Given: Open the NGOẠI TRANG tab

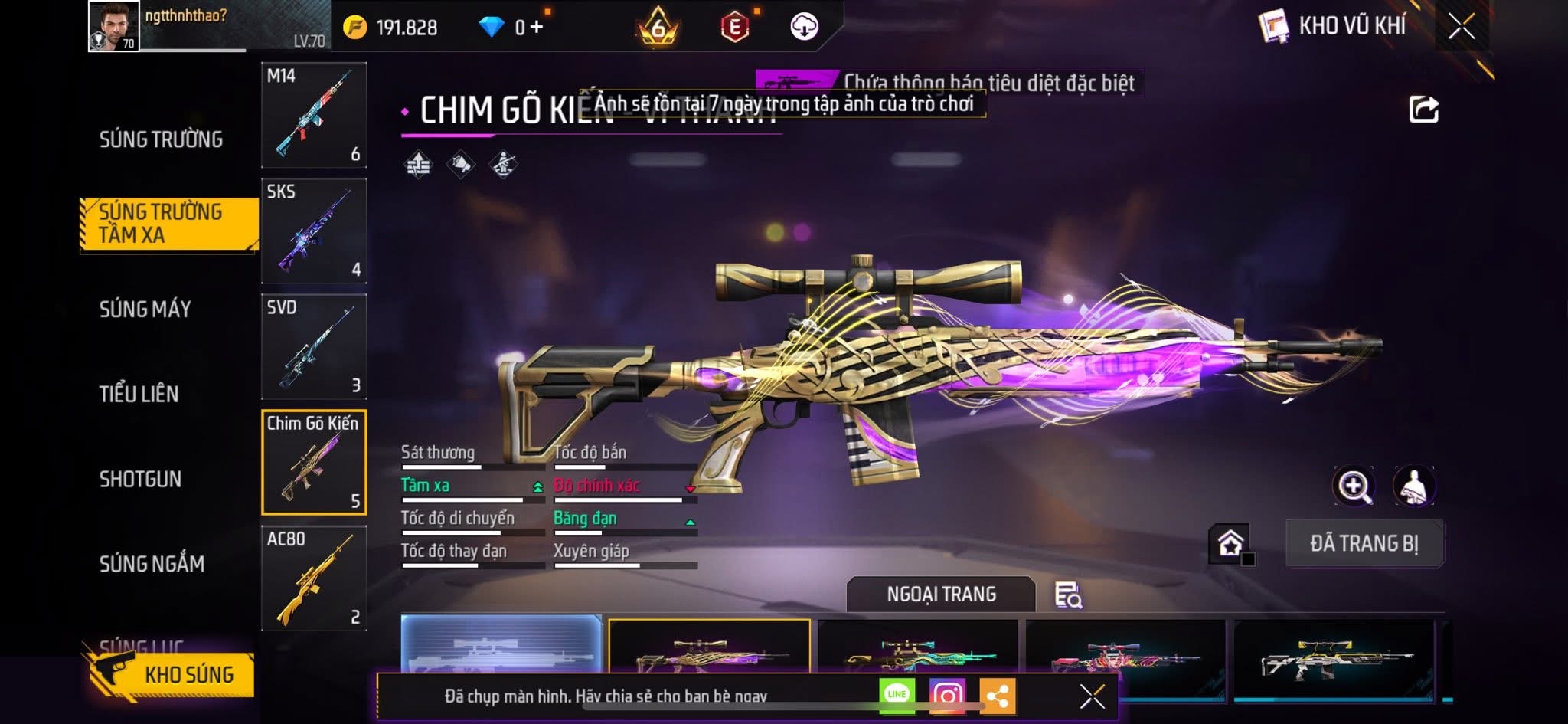Looking at the screenshot, I should [941, 594].
